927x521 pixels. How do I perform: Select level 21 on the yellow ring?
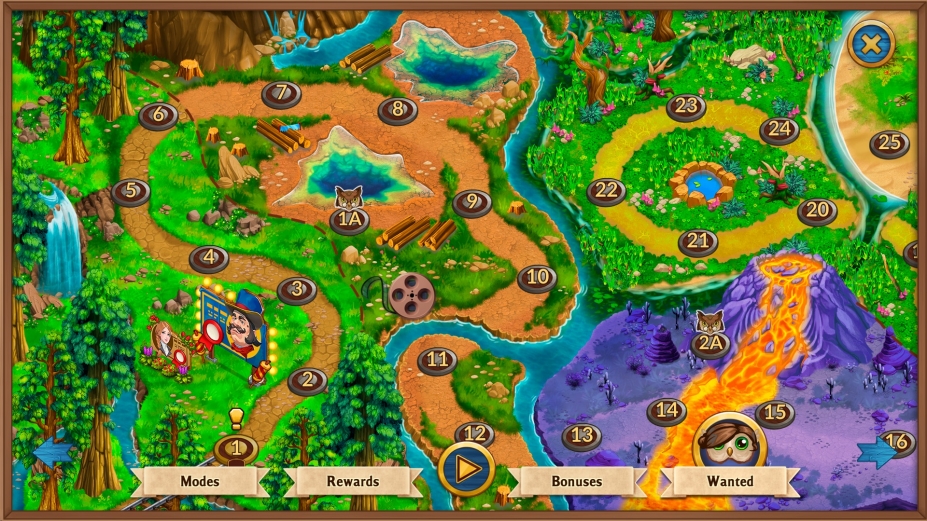[698, 241]
